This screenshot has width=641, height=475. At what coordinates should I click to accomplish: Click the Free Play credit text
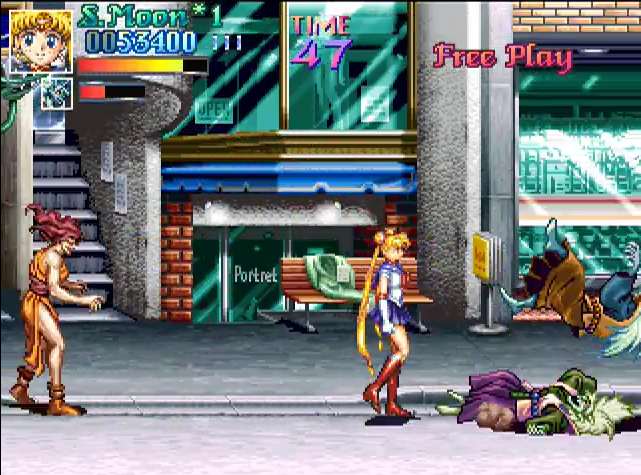tap(502, 56)
